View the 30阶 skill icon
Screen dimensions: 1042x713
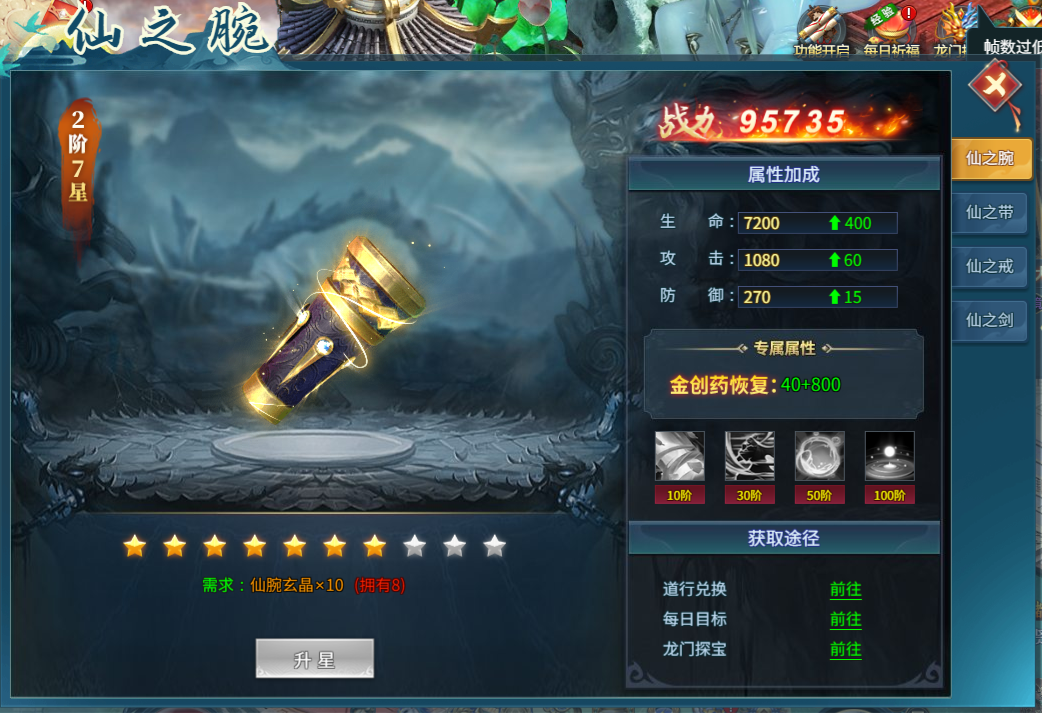tap(750, 457)
